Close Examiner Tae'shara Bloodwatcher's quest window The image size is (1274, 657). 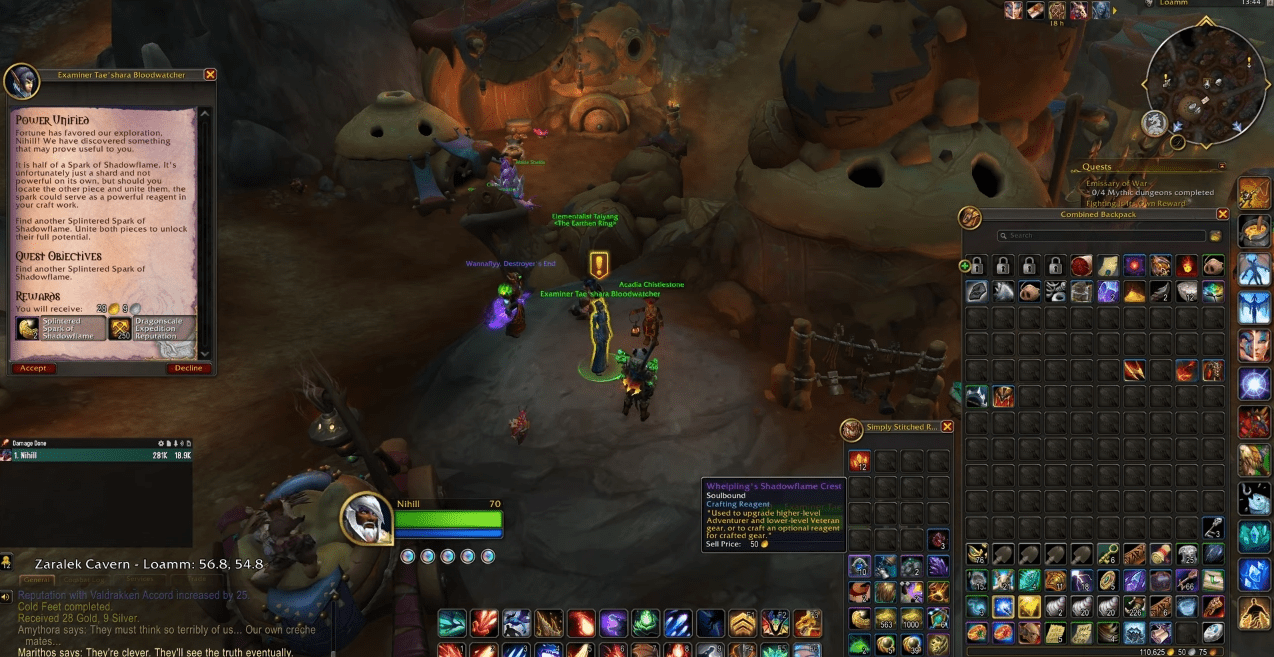point(210,75)
